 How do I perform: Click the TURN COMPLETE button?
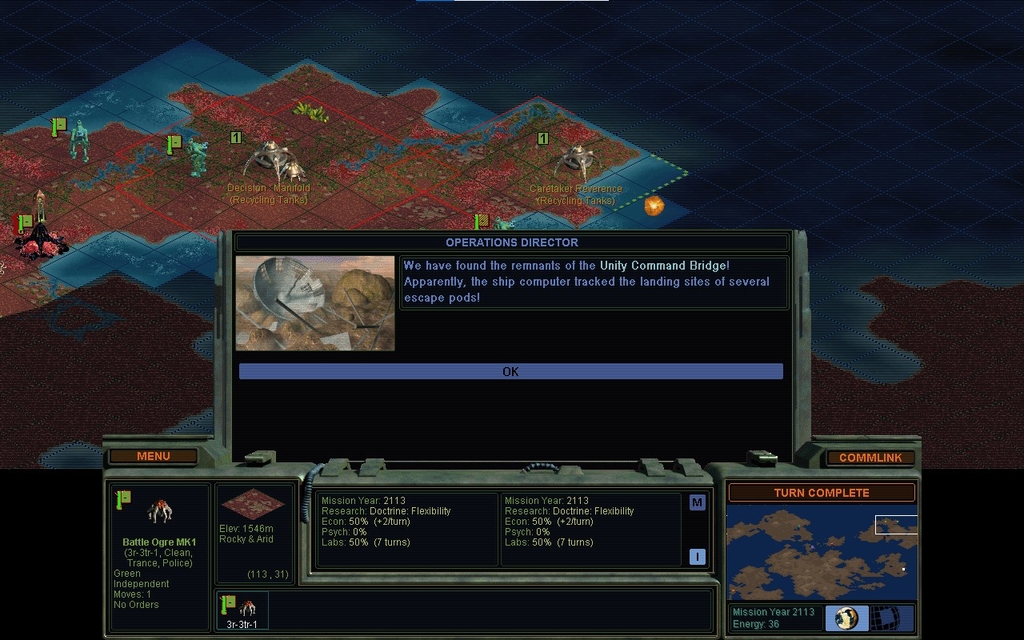(x=821, y=493)
